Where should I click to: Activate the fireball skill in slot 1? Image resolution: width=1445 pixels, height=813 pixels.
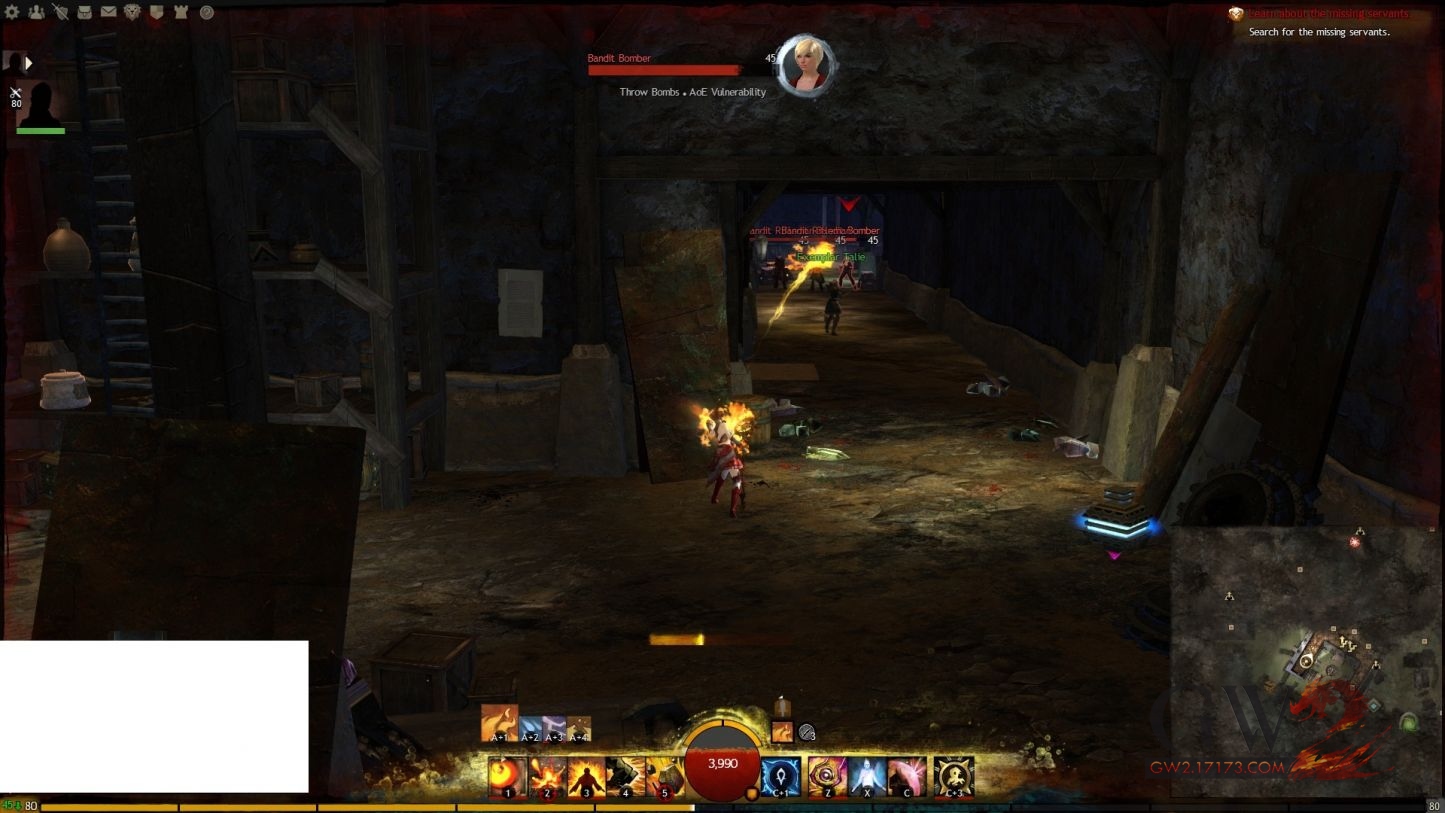(508, 776)
